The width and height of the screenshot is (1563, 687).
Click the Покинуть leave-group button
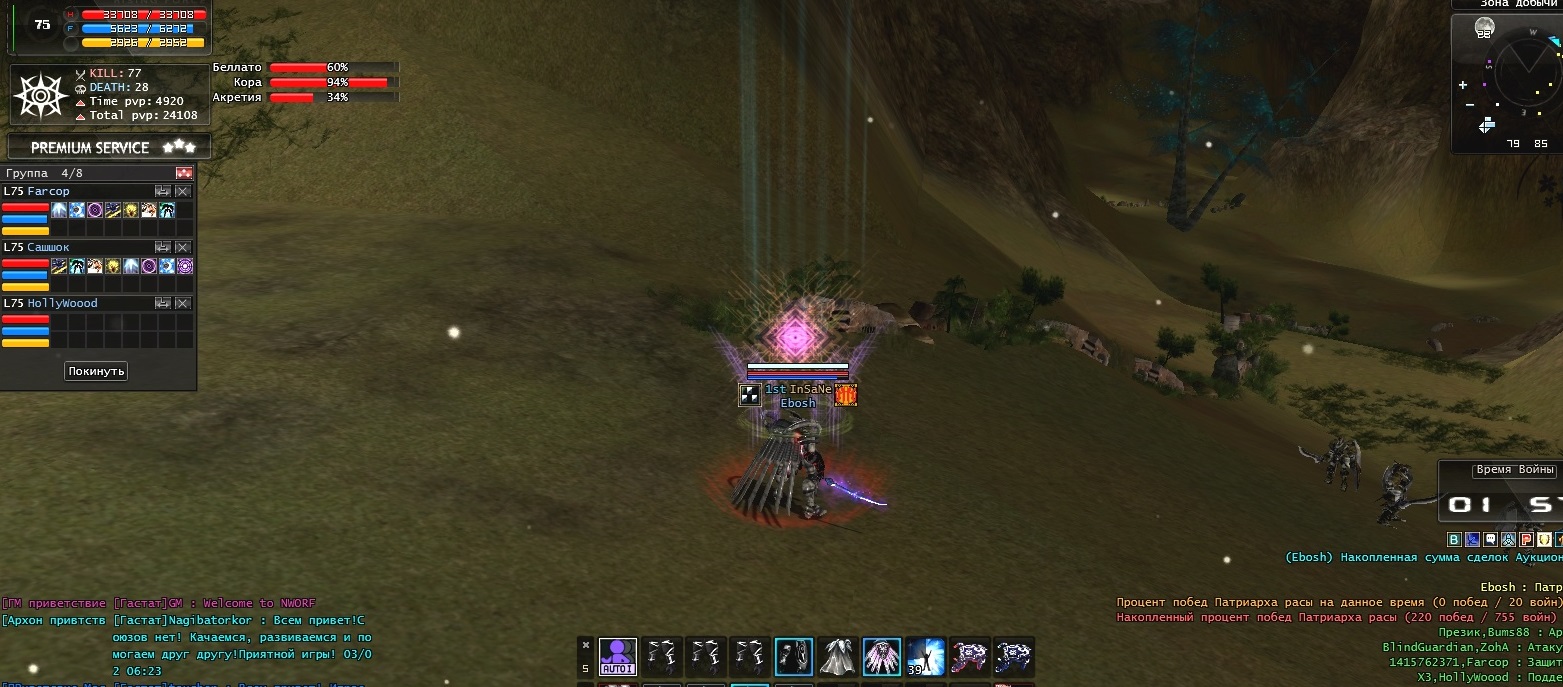tap(97, 371)
